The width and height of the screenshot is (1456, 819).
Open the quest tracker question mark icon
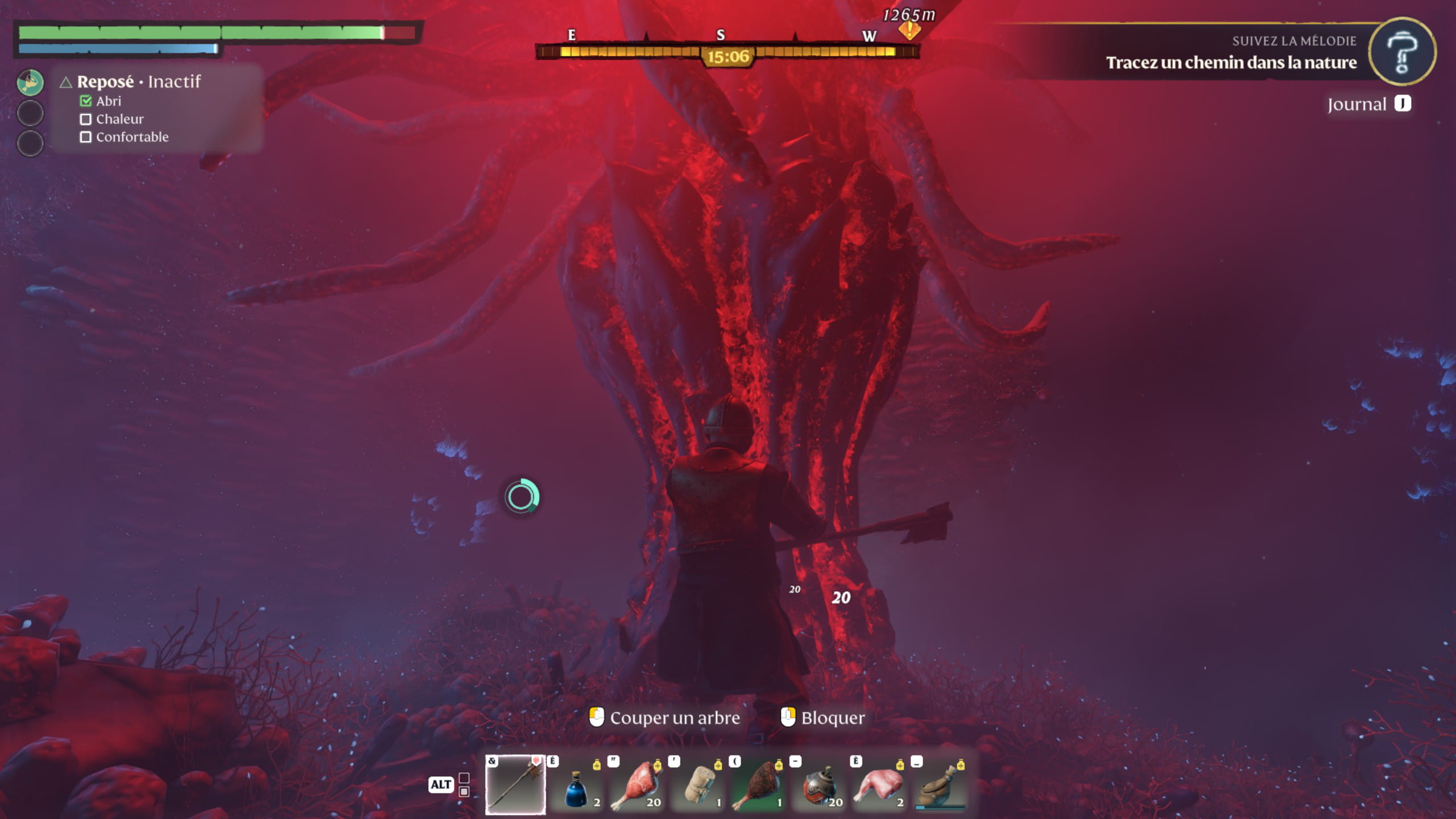tap(1401, 52)
